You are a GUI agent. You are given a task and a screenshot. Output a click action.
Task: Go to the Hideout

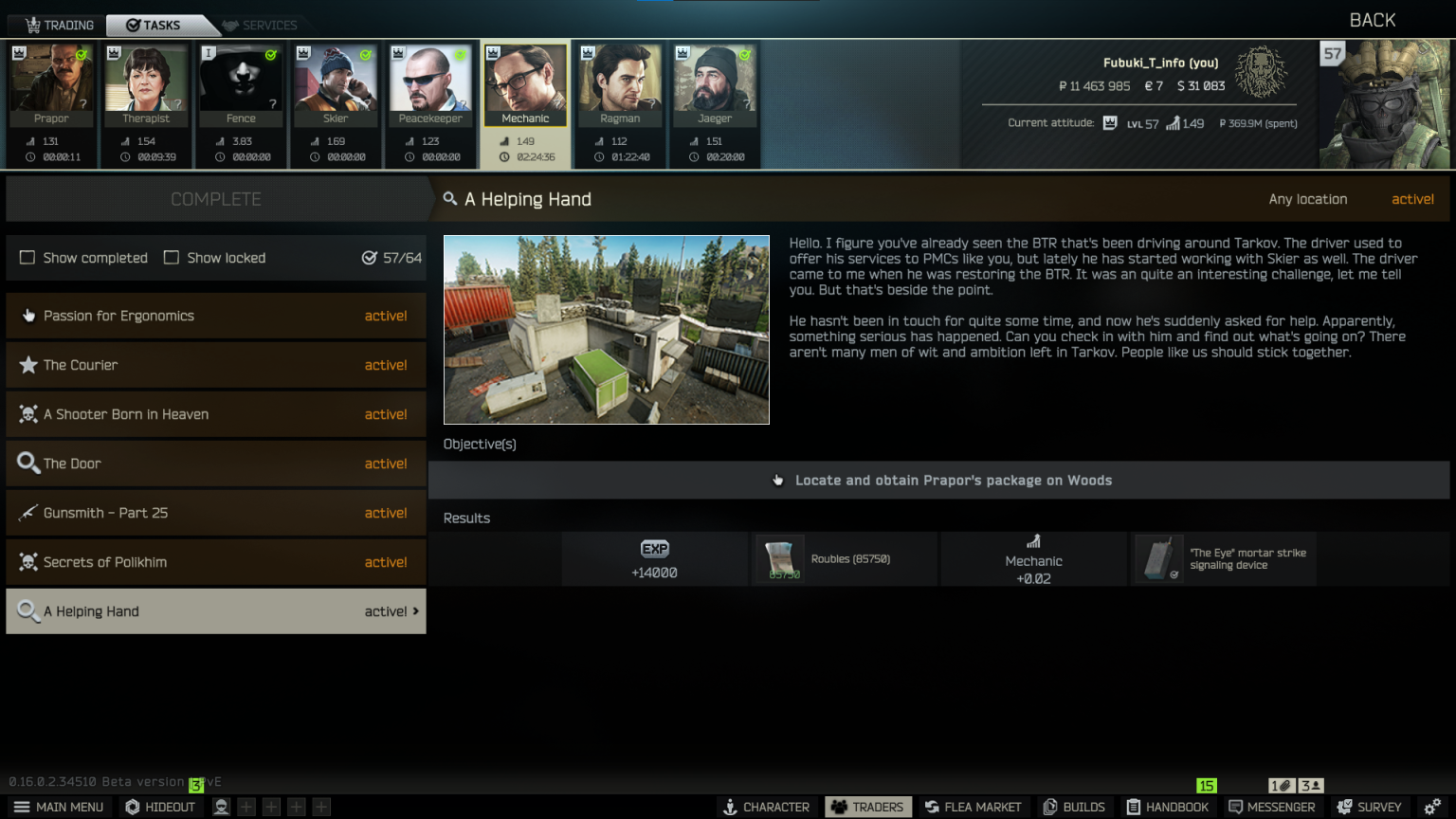pyautogui.click(x=160, y=807)
